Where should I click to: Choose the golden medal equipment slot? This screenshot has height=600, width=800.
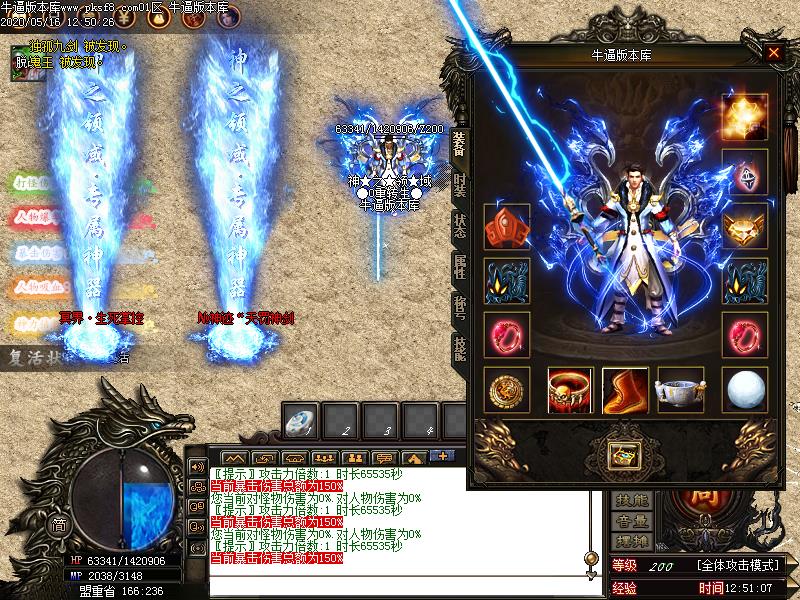pos(745,227)
